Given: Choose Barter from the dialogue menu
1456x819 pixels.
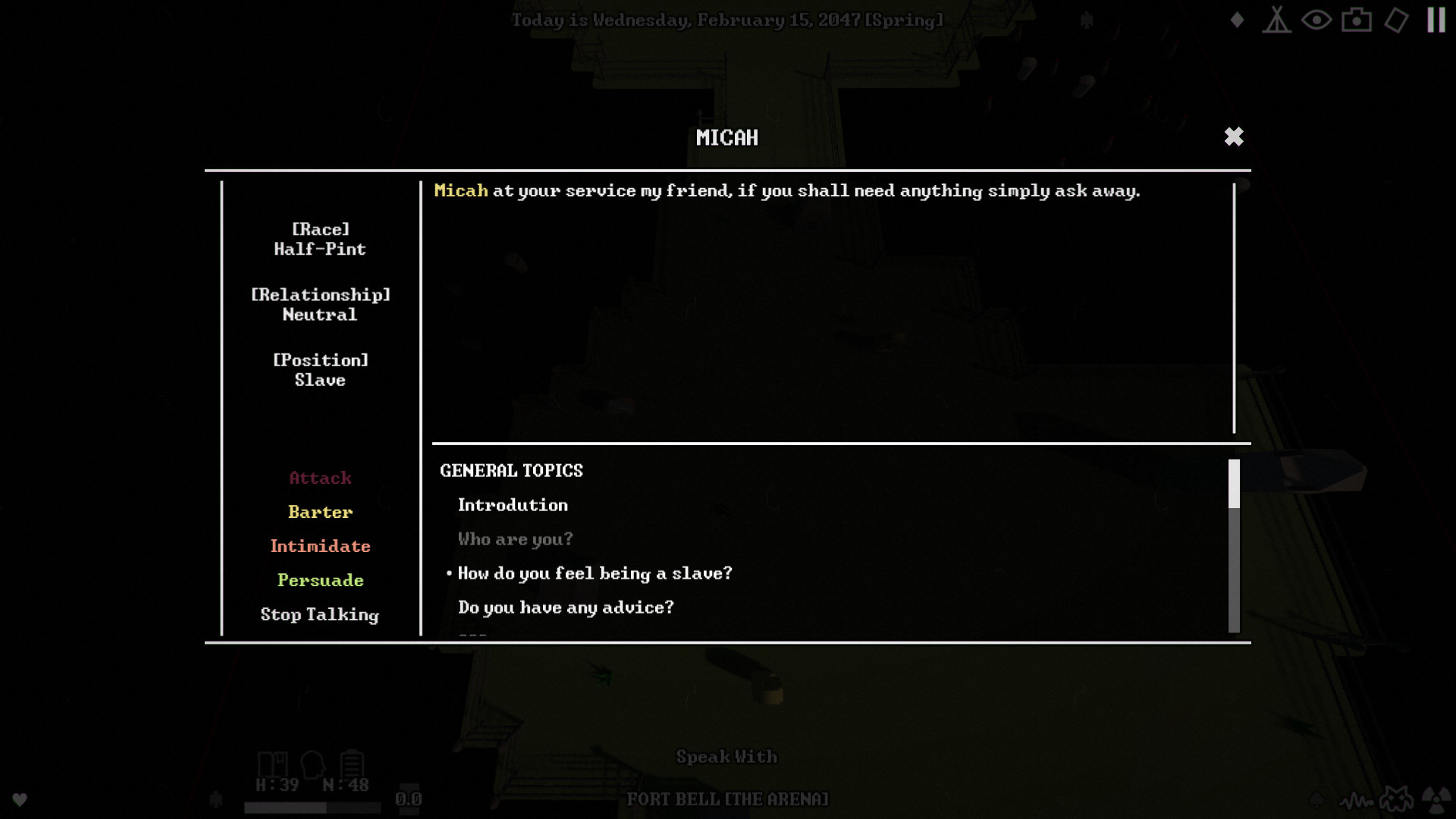Looking at the screenshot, I should tap(320, 512).
